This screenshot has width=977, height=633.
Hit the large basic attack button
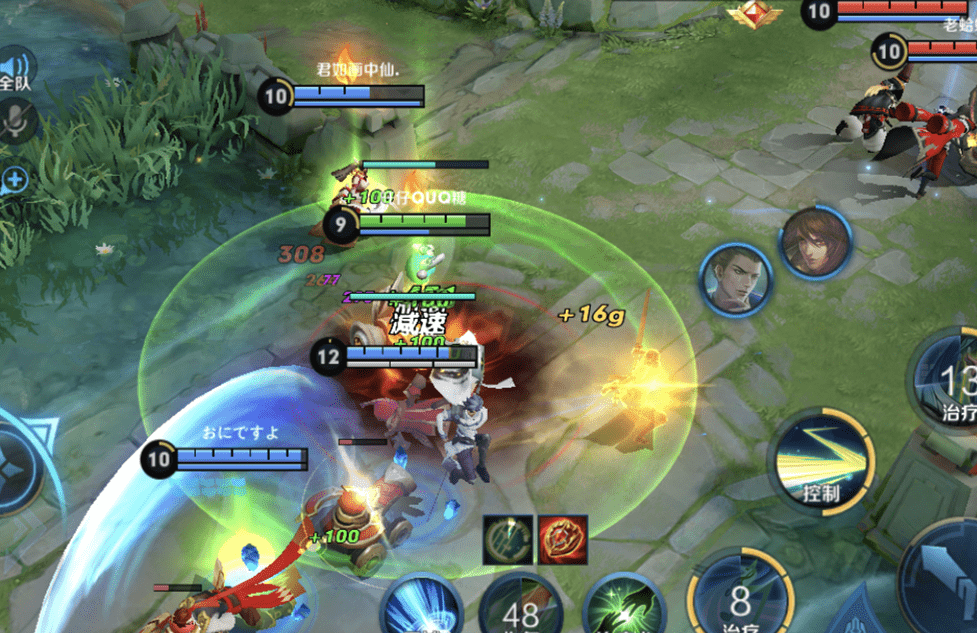[x=945, y=580]
